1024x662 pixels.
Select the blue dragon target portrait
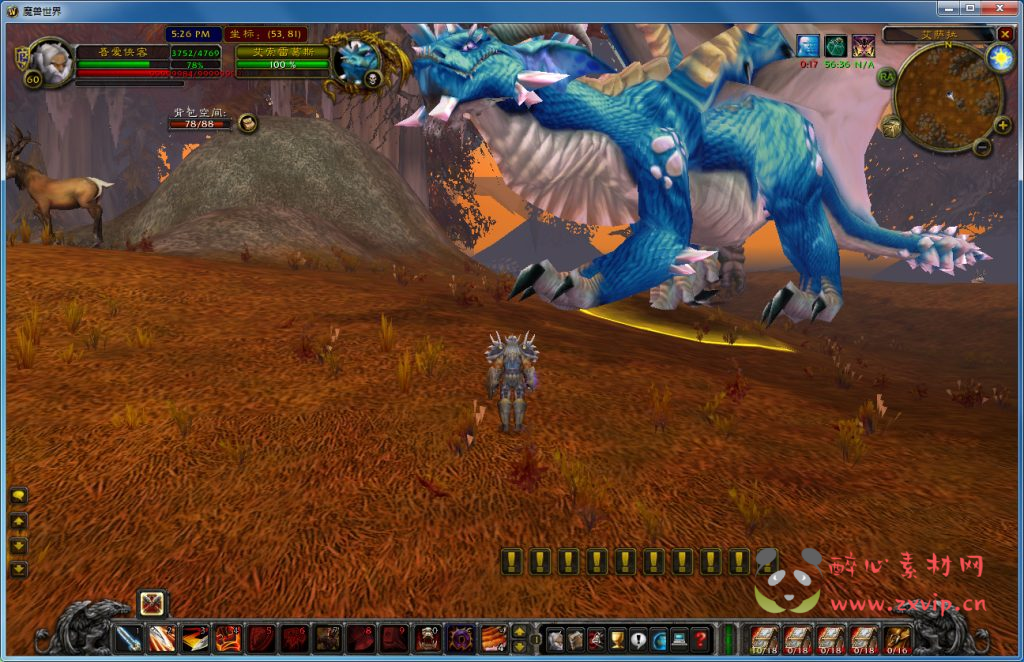coord(357,60)
